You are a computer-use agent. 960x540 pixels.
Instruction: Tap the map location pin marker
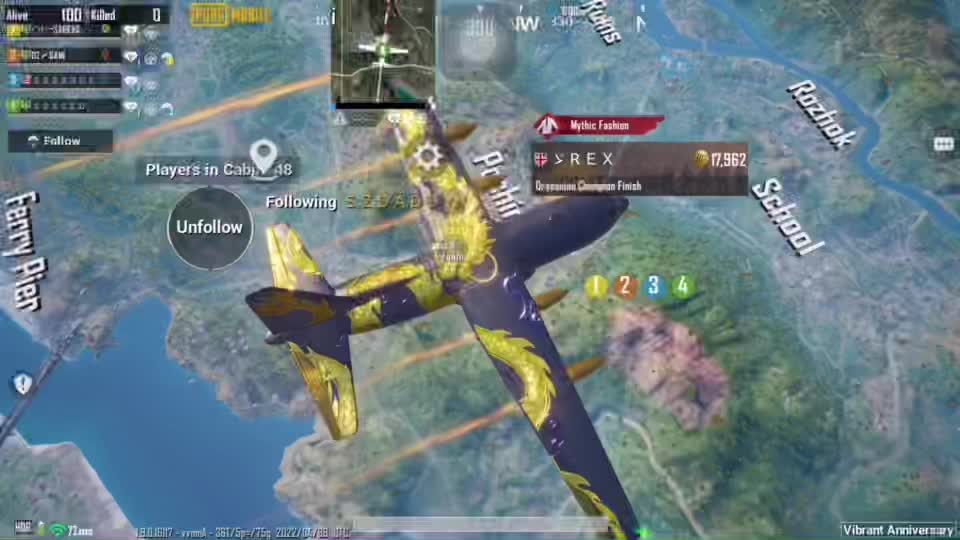coord(263,156)
